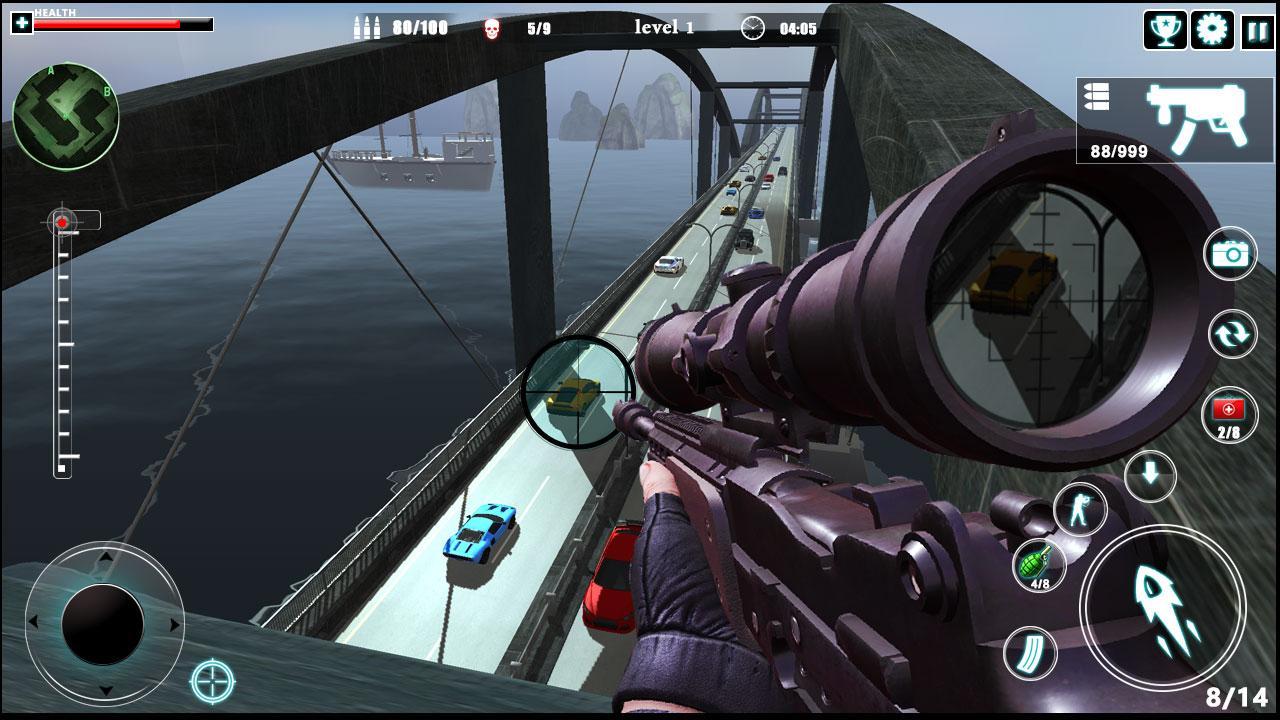Open the gear settings menu
This screenshot has height=720, width=1280.
pos(1211,30)
